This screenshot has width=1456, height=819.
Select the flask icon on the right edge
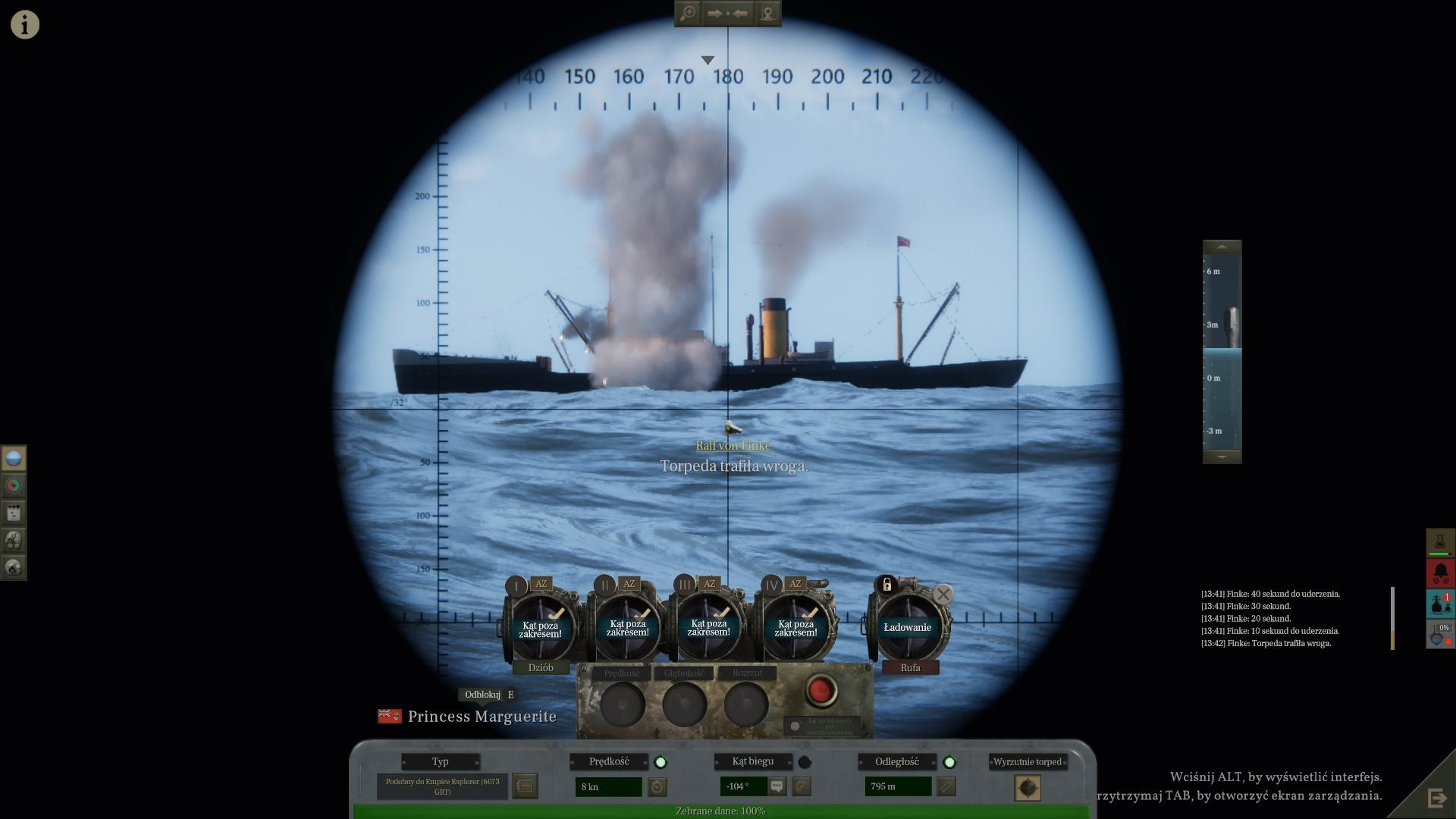1440,541
